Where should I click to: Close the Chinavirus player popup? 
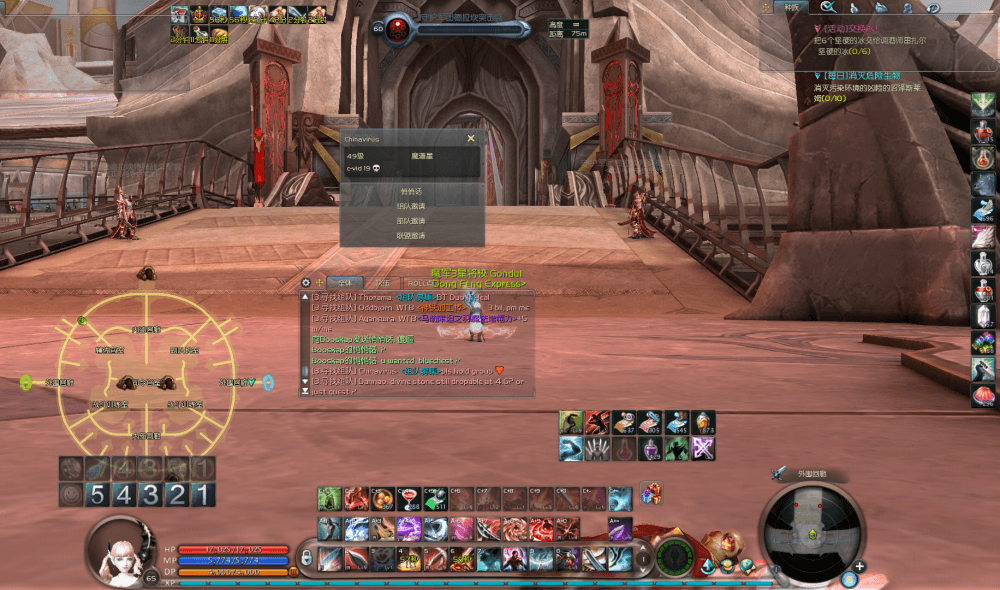pos(471,139)
